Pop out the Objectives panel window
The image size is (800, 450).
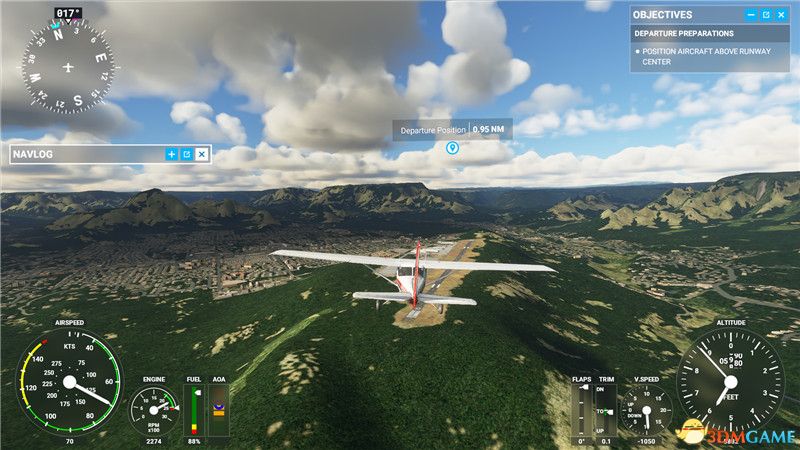[x=766, y=15]
